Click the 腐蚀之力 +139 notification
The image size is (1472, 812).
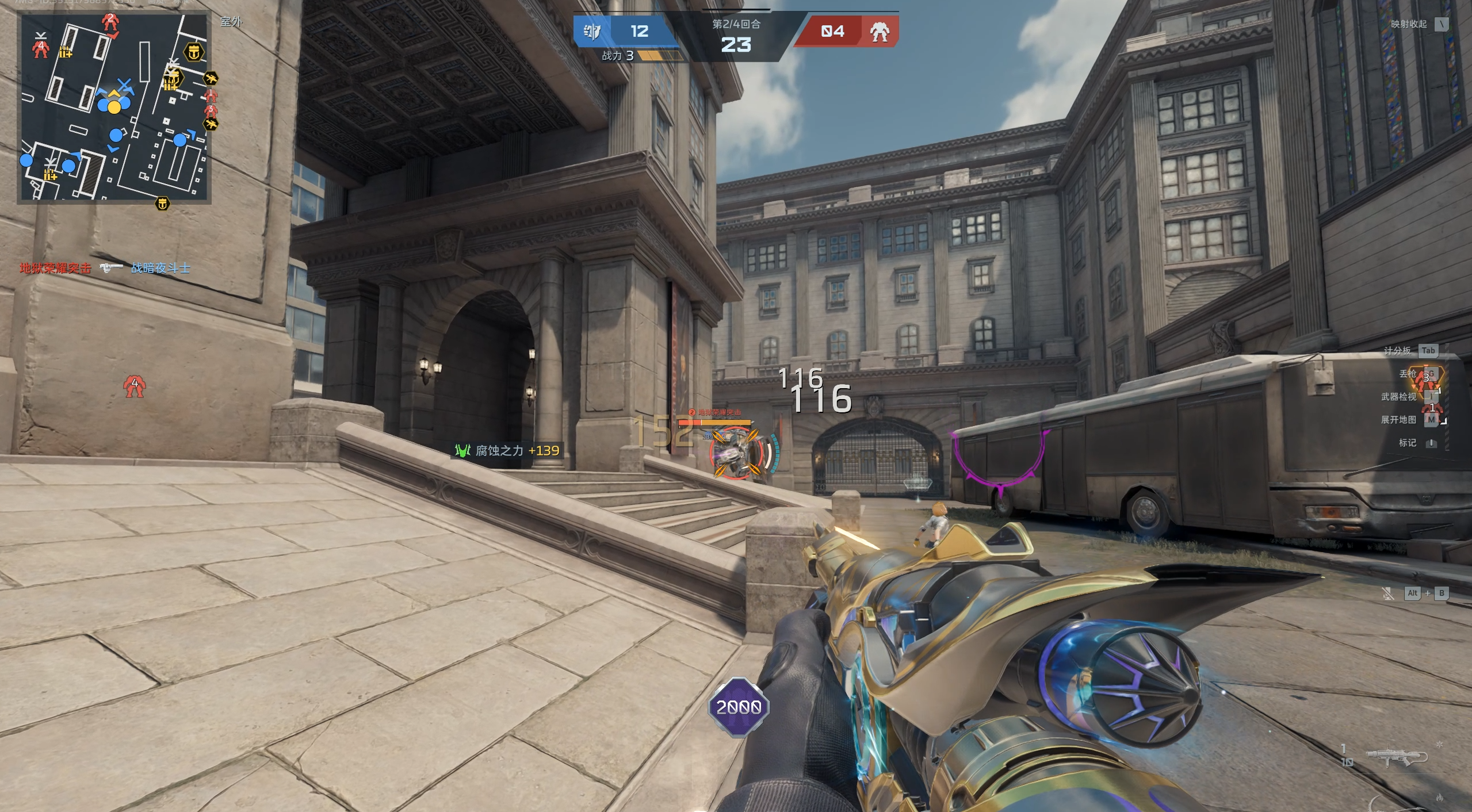pos(507,450)
